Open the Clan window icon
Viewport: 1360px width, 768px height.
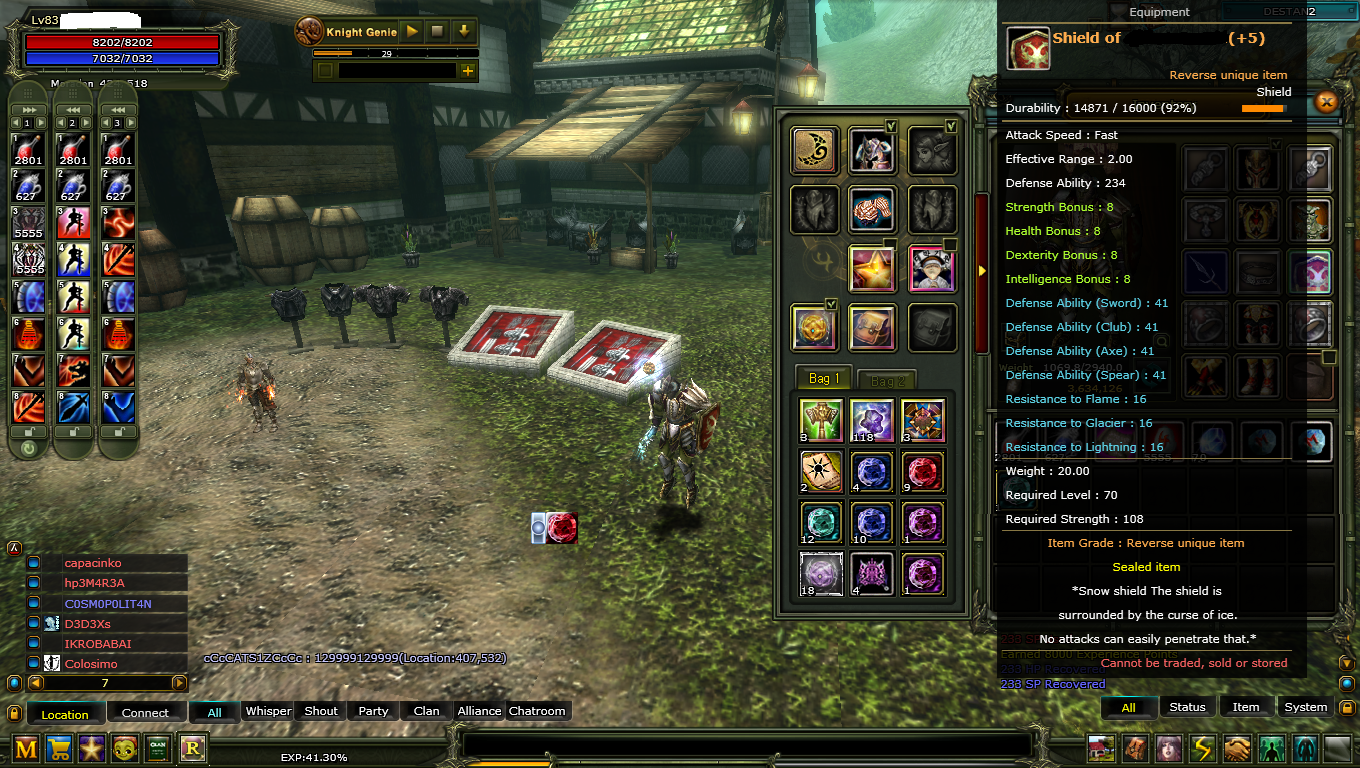[158, 748]
